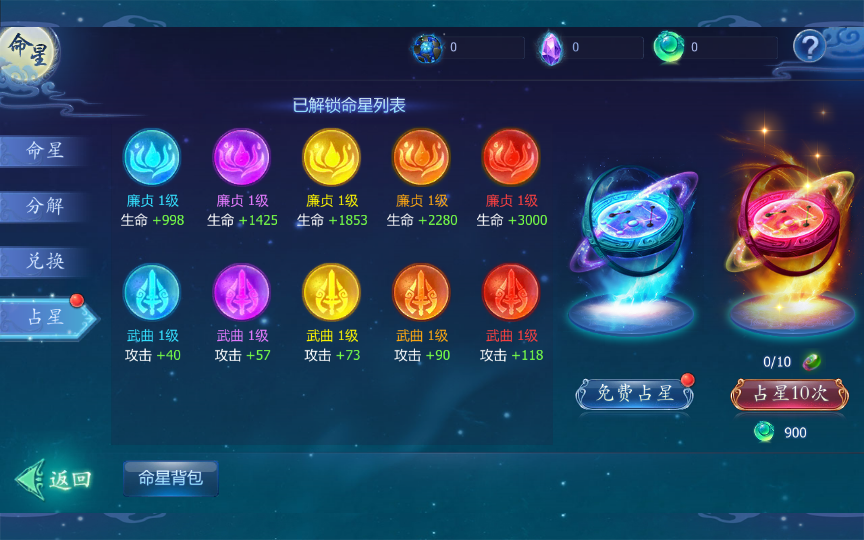864x540 pixels.
Task: Choose the purple 武曲 attack +57 star
Action: (242, 292)
